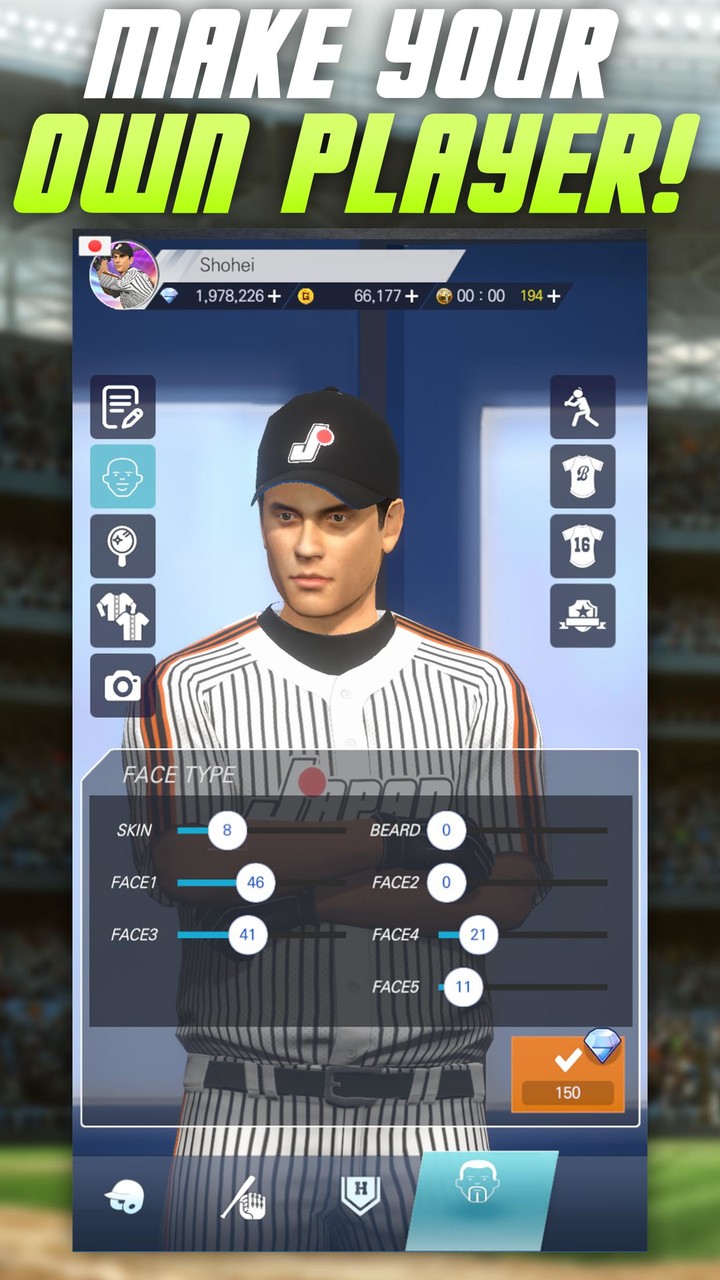
Task: Open the batting stance icon
Action: 582,407
